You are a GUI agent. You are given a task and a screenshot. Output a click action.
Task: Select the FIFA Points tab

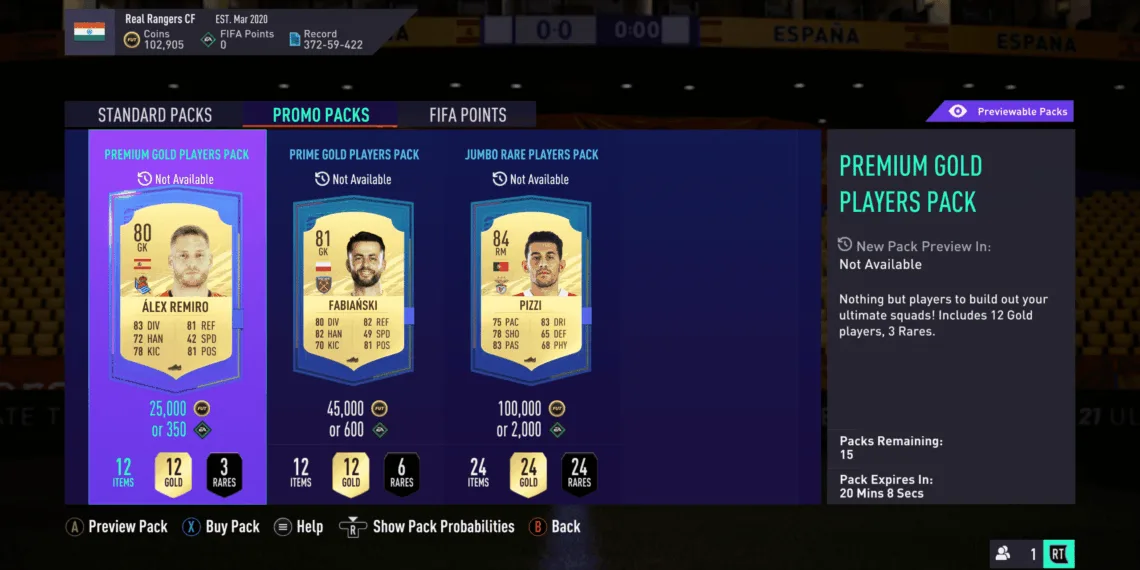(468, 115)
